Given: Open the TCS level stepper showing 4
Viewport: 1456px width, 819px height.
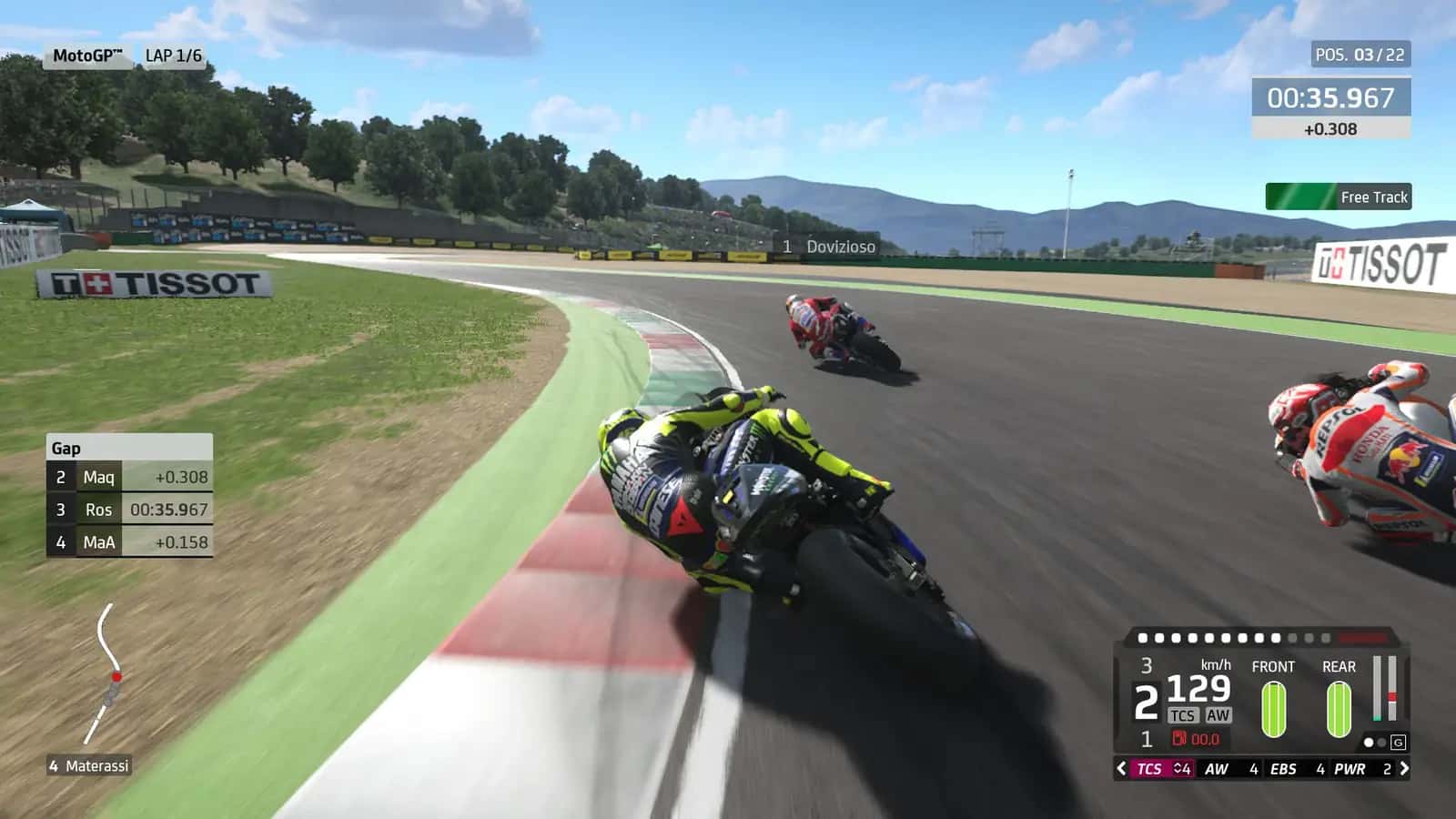Looking at the screenshot, I should click(x=1184, y=769).
